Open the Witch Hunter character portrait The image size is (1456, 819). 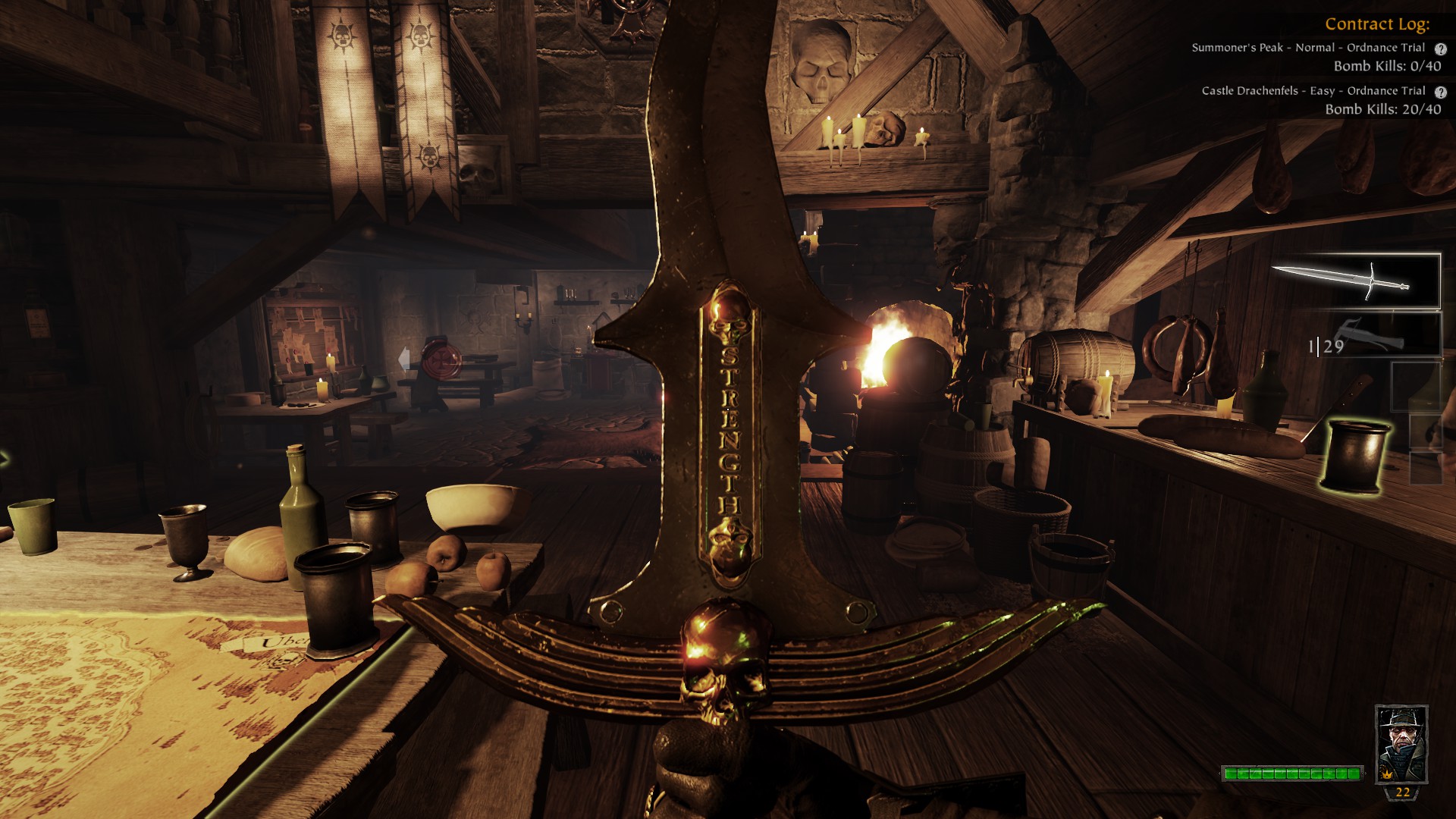(1401, 743)
